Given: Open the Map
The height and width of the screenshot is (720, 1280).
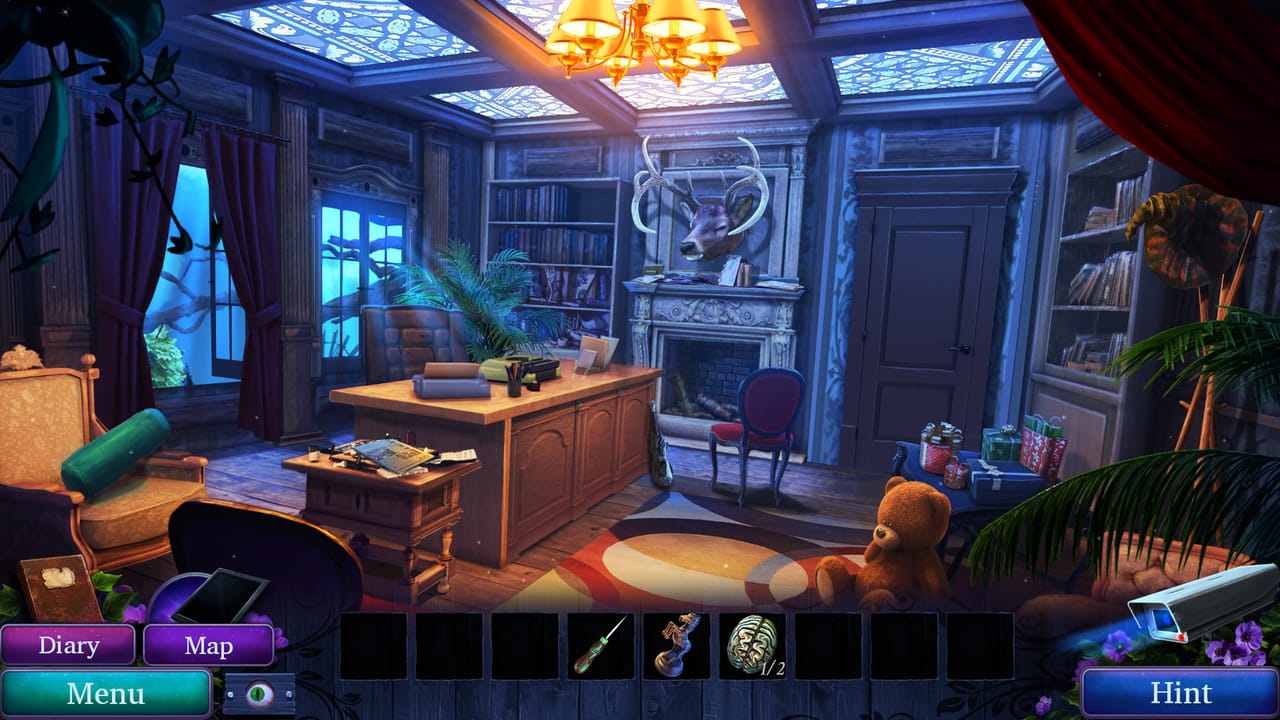Looking at the screenshot, I should 209,645.
